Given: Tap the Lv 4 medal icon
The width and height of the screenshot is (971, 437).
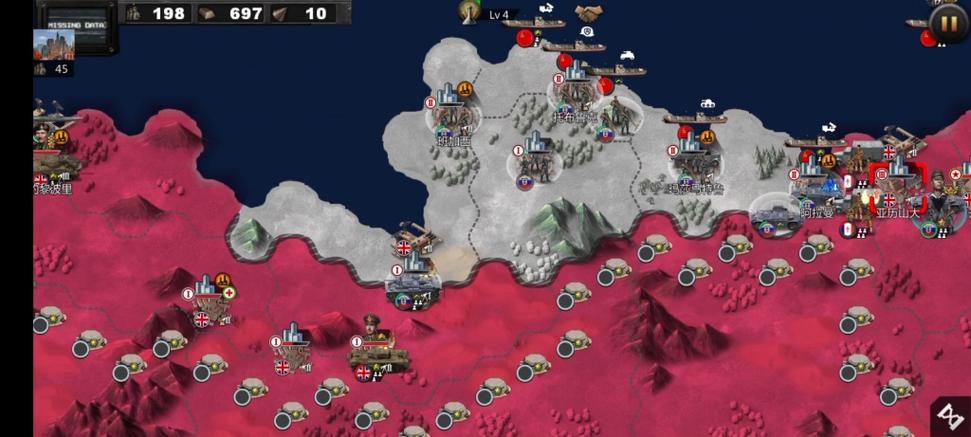Looking at the screenshot, I should (x=469, y=11).
